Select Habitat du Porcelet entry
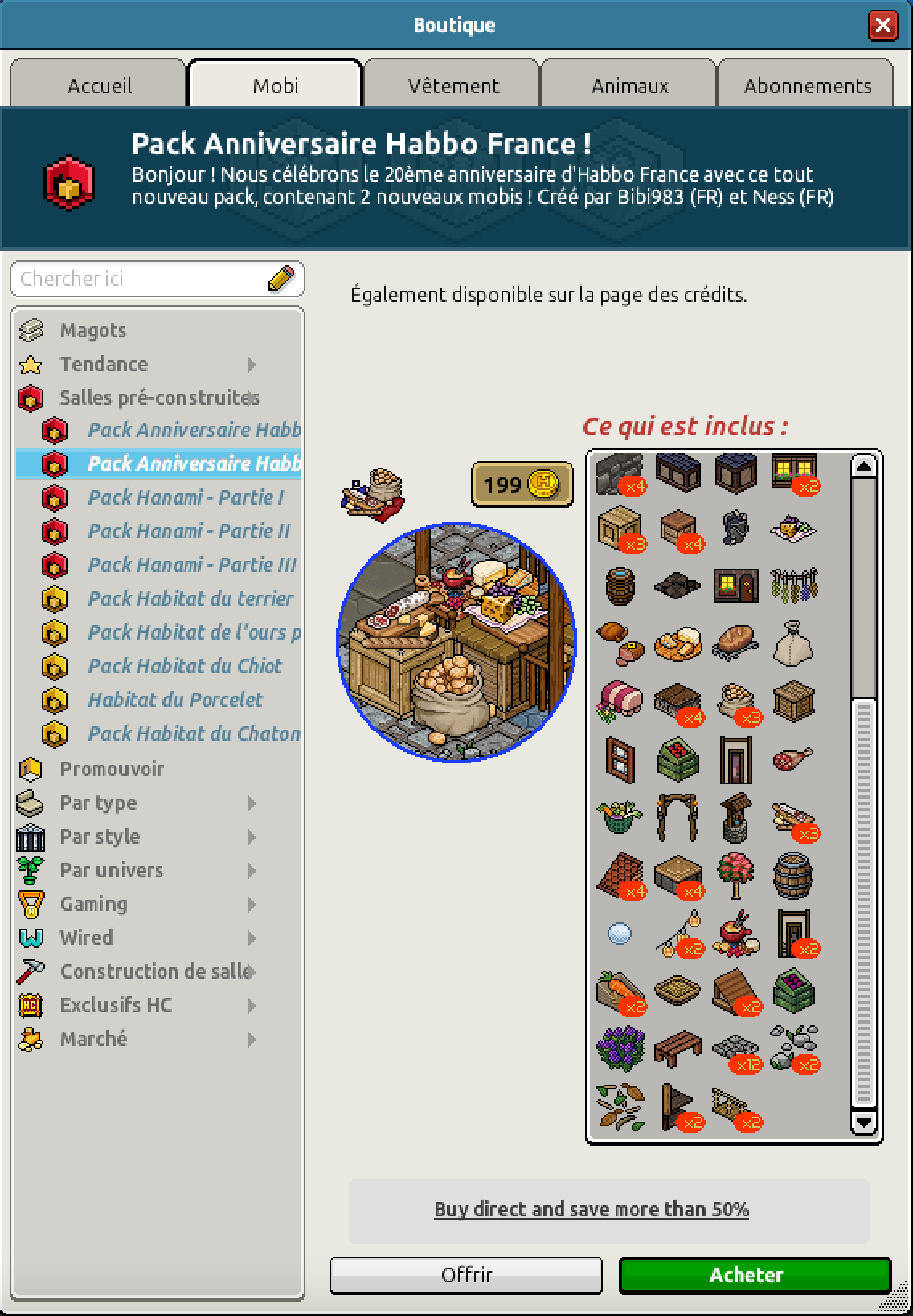Viewport: 913px width, 1316px height. (x=175, y=700)
